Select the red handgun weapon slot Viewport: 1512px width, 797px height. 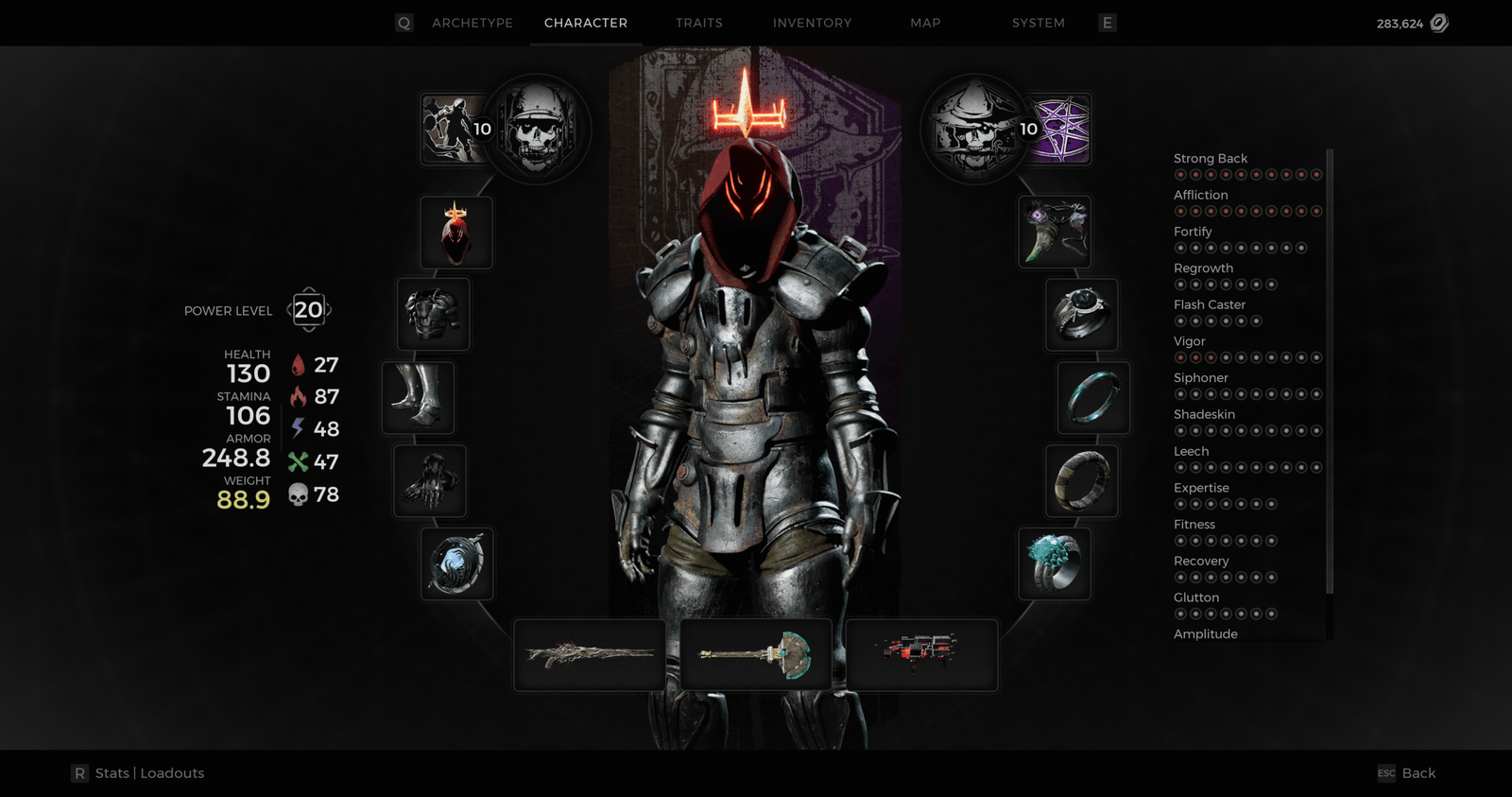[921, 655]
